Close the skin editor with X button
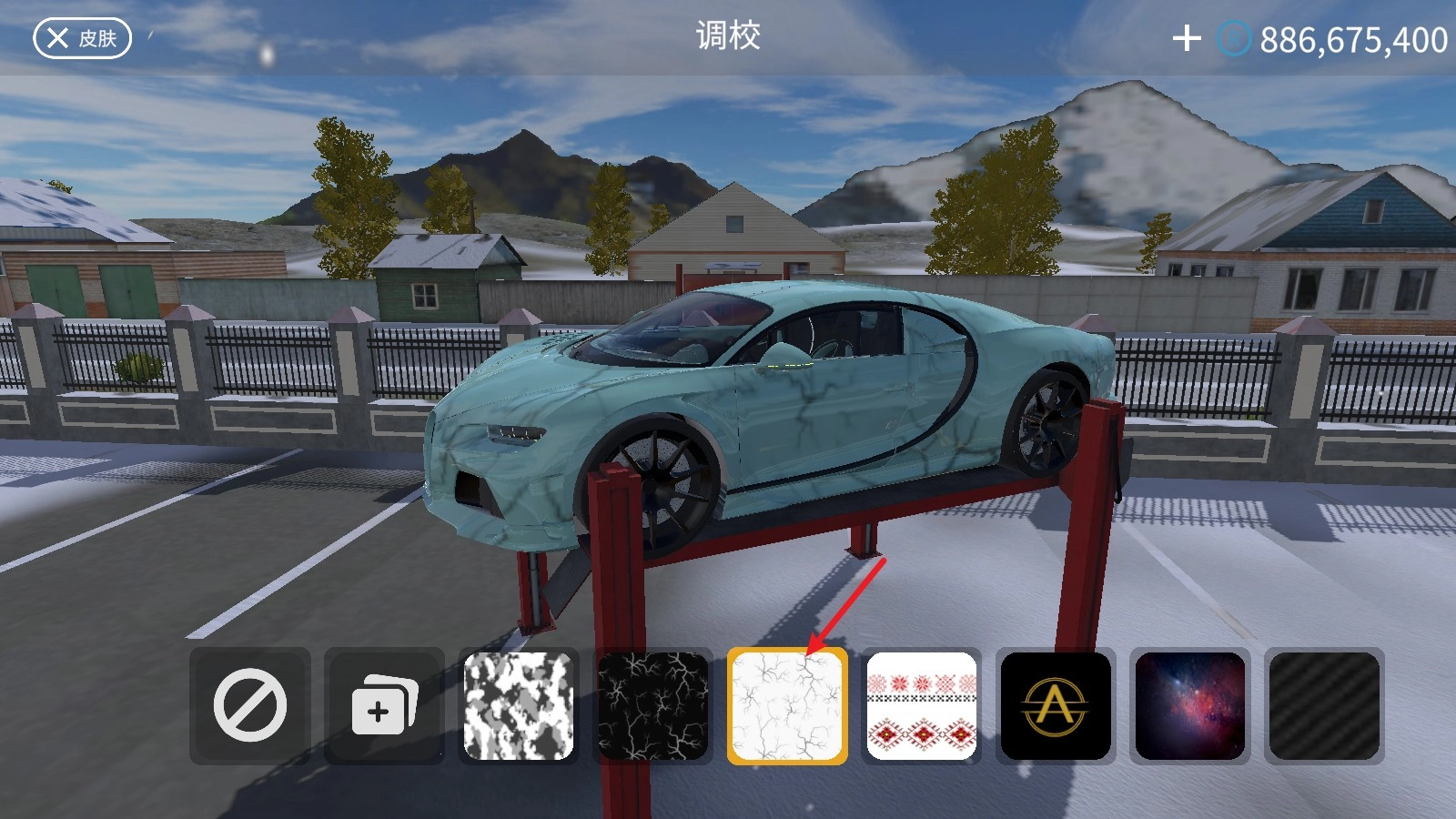 [x=57, y=38]
